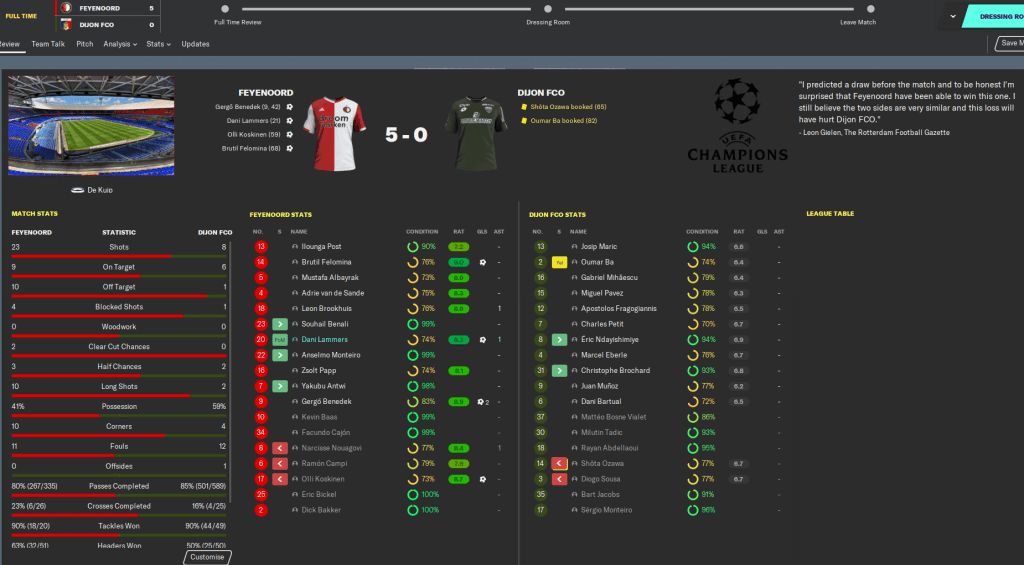Image resolution: width=1024 pixels, height=565 pixels.
Task: Click the Feyenoord team name heading
Action: [x=265, y=93]
